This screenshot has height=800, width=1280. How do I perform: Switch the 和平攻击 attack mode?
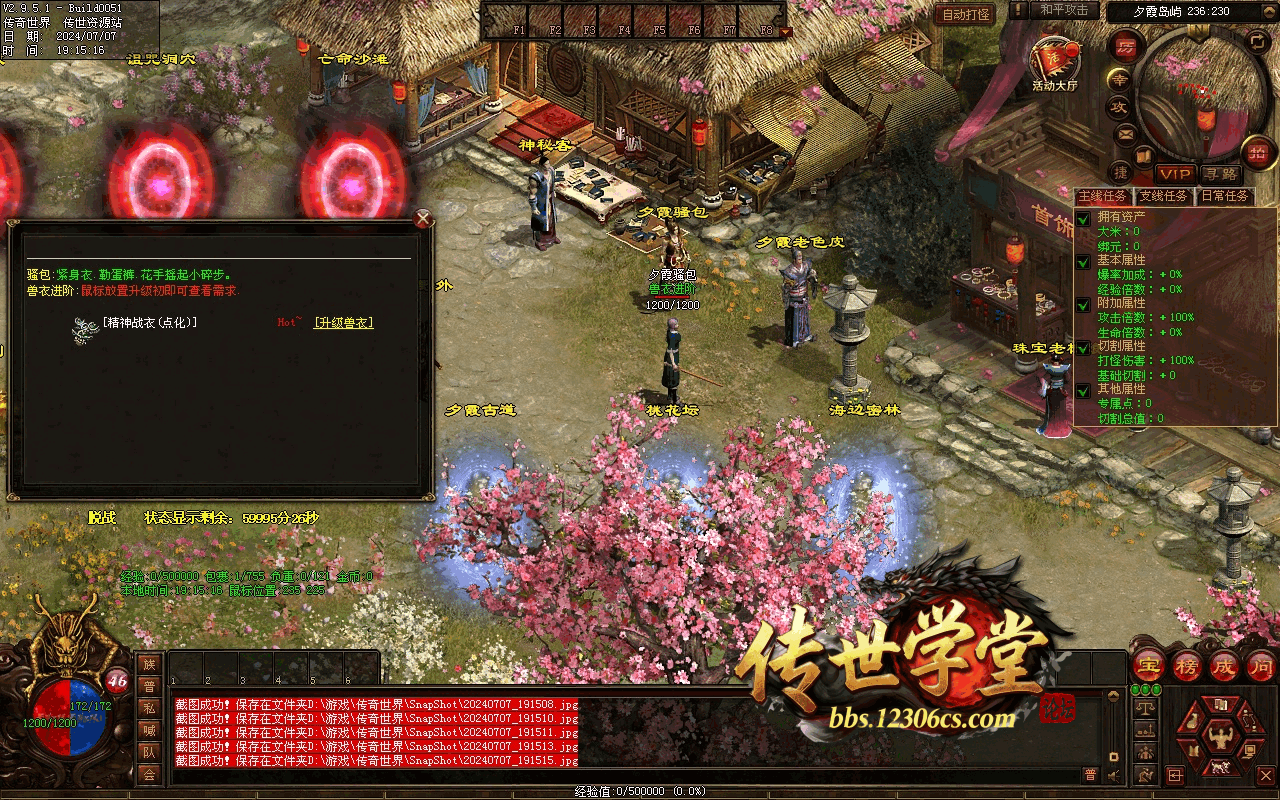point(1064,10)
